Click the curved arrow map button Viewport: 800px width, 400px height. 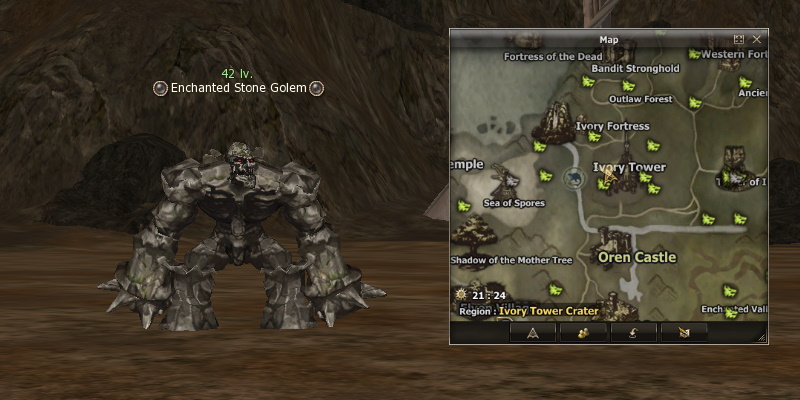pyautogui.click(x=633, y=333)
